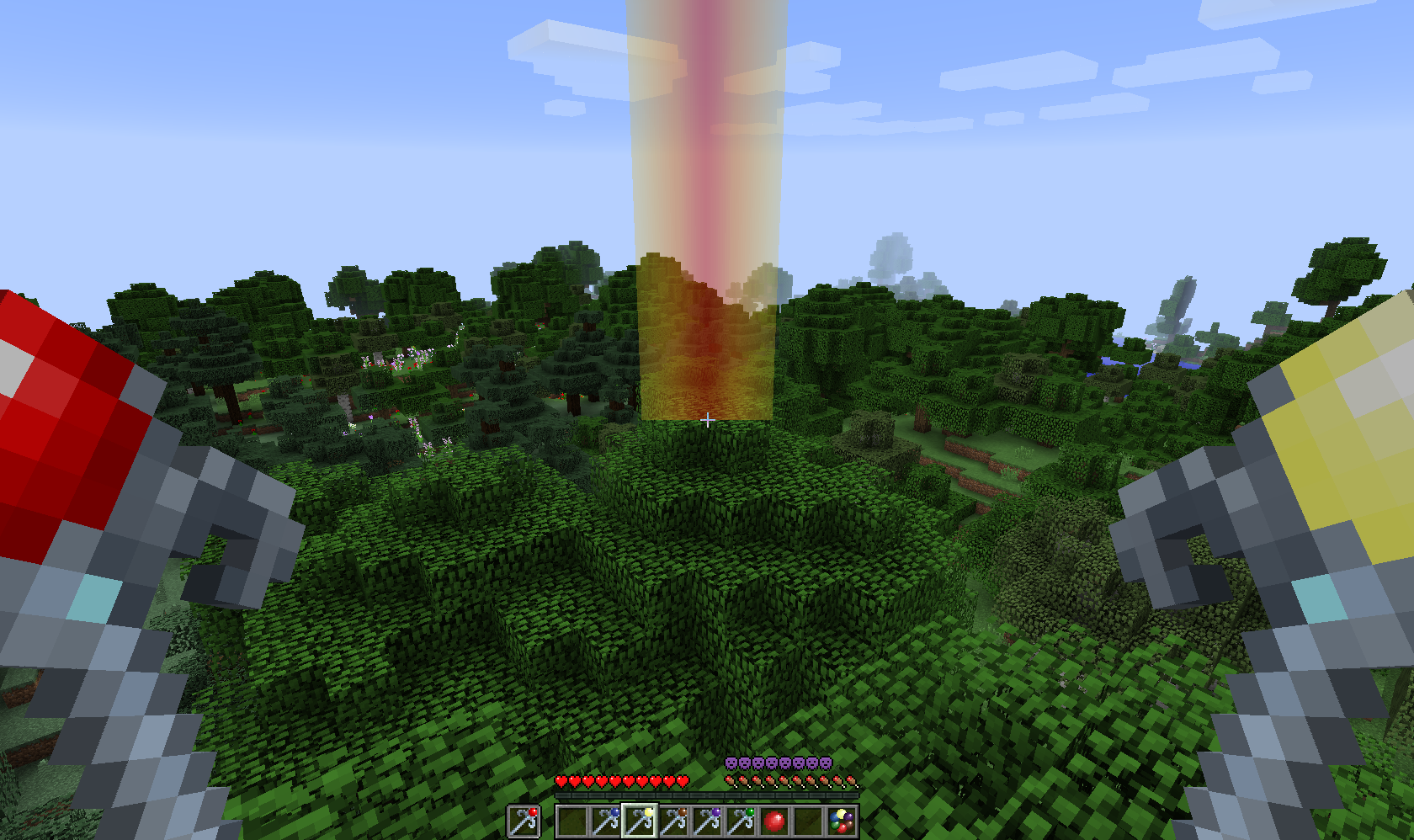This screenshot has height=840, width=1414.
Task: Click the leftmost red health heart
Action: click(x=561, y=781)
